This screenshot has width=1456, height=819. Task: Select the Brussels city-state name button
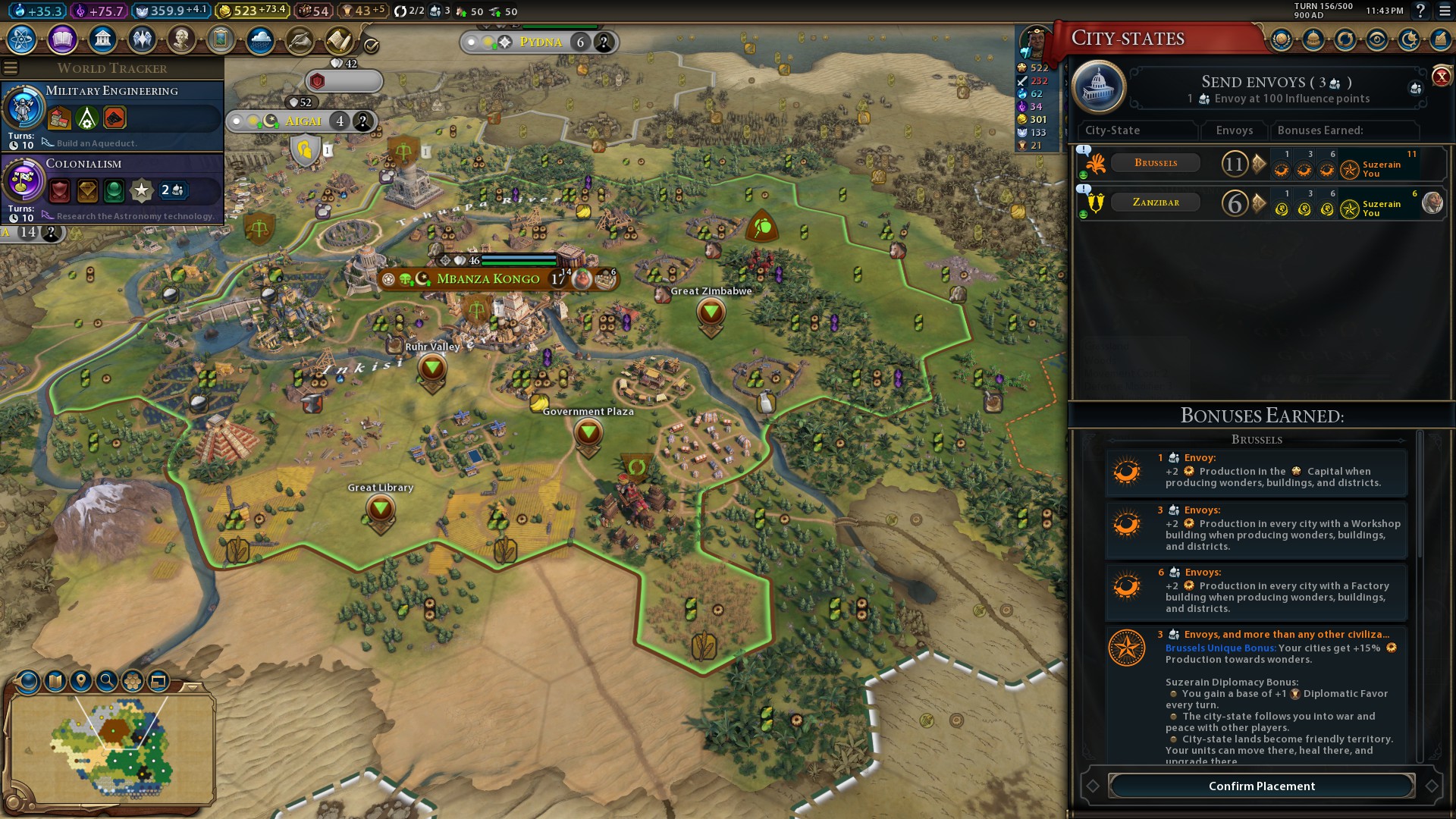pyautogui.click(x=1155, y=163)
